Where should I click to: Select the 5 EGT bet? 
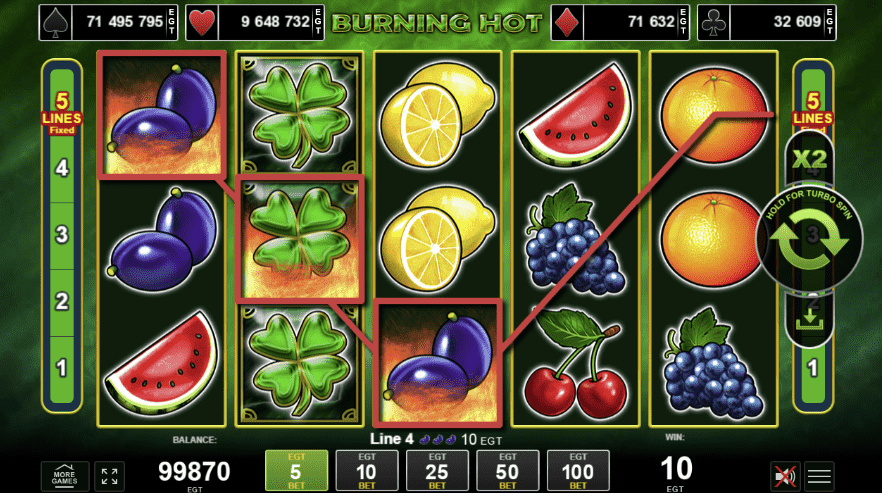click(296, 470)
